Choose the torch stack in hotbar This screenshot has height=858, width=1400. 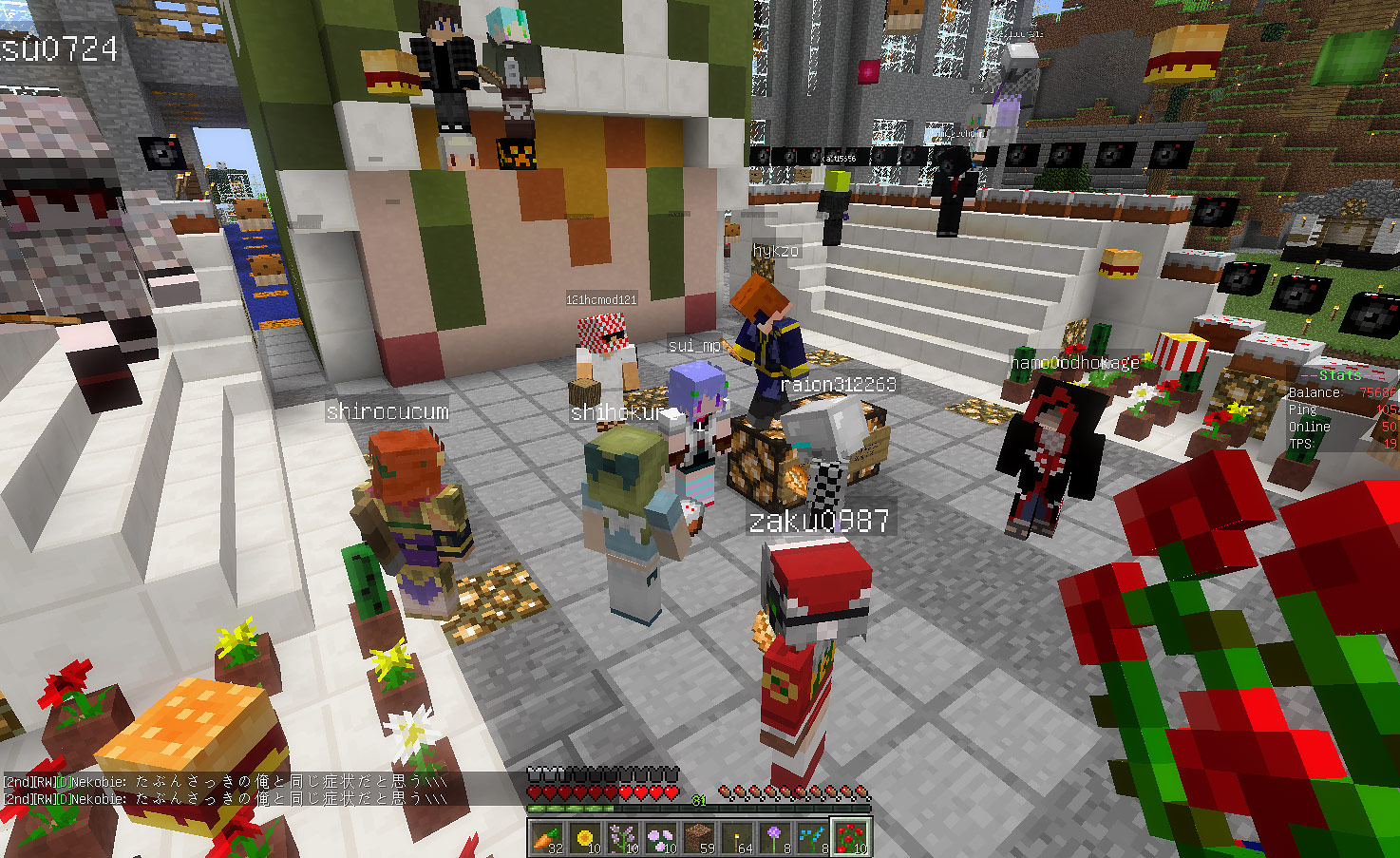[736, 838]
